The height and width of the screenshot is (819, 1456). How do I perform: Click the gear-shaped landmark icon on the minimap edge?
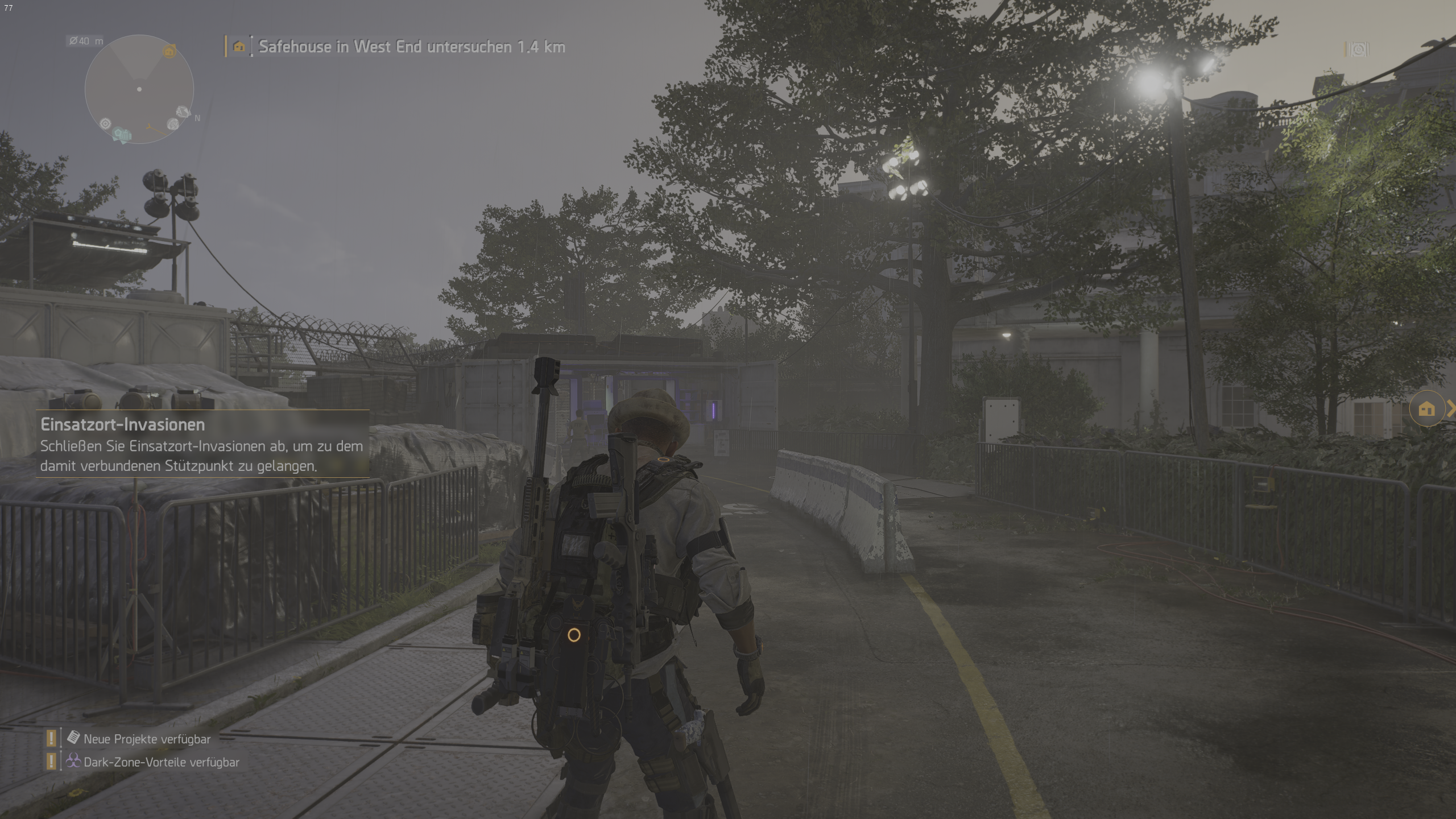pyautogui.click(x=173, y=124)
